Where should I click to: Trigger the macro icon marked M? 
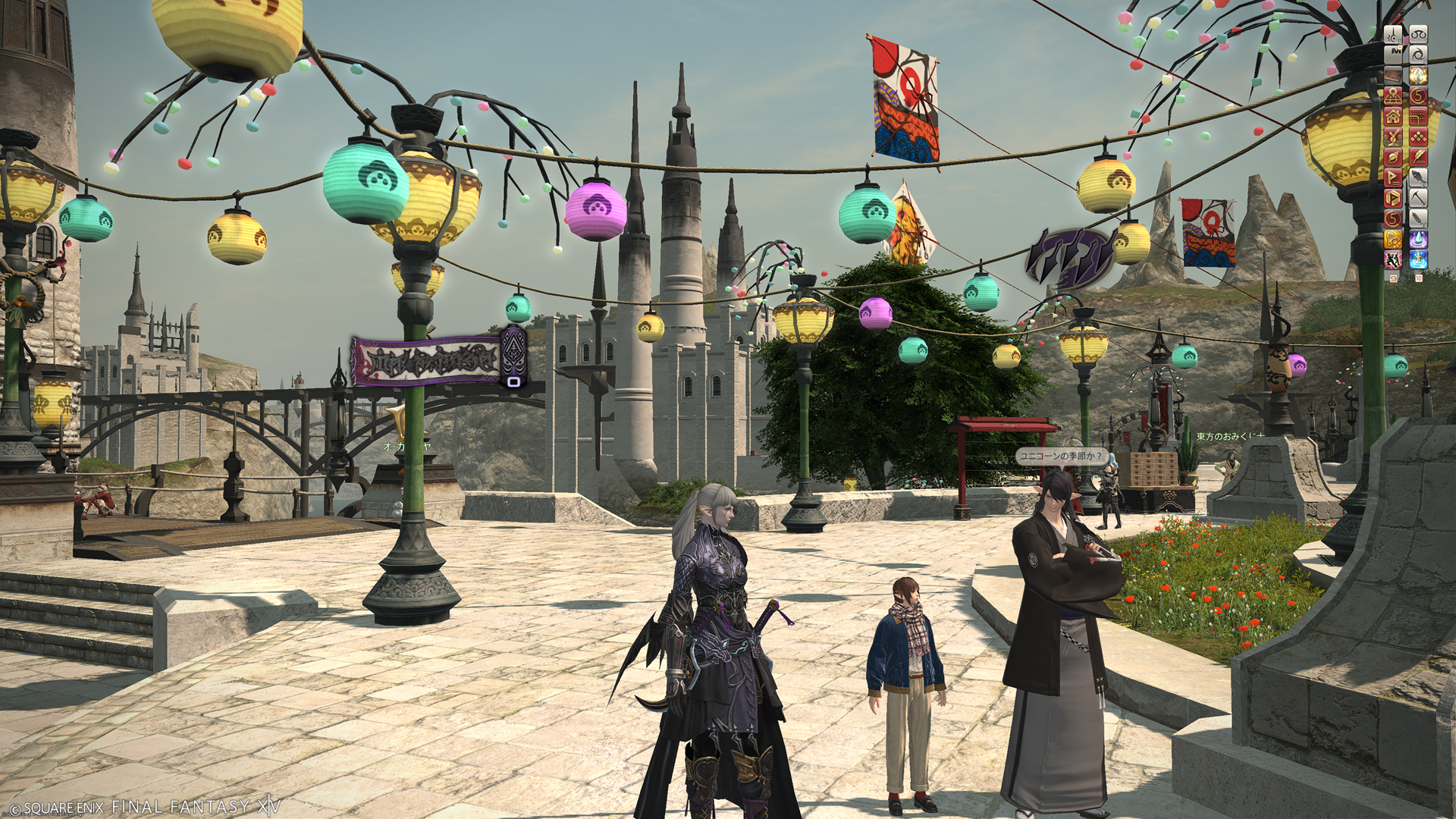[x=1393, y=55]
